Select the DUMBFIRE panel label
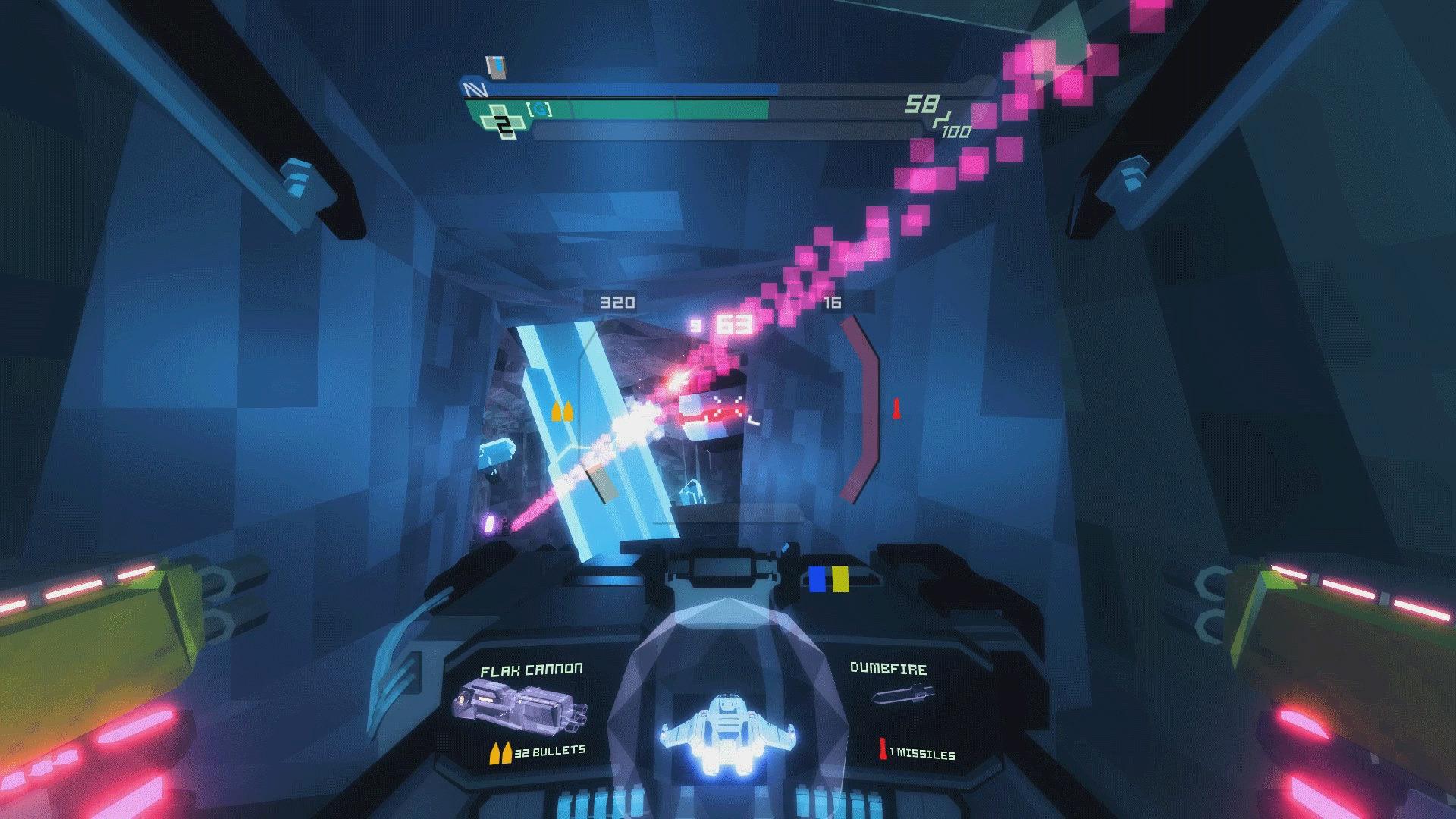Viewport: 1456px width, 819px height. 890,670
